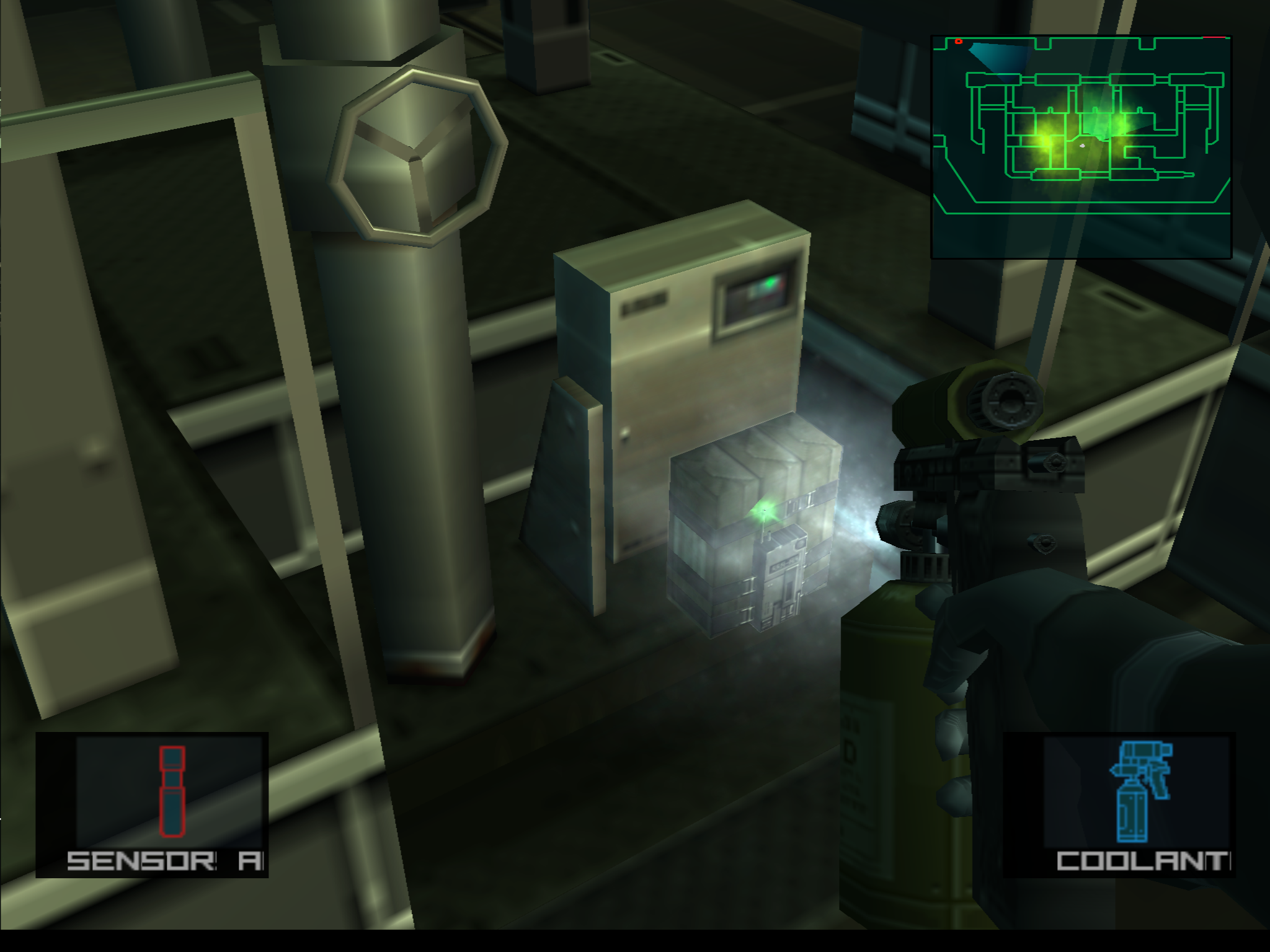This screenshot has height=952, width=1270.
Task: Select the Sensor A item slot
Action: click(x=152, y=804)
